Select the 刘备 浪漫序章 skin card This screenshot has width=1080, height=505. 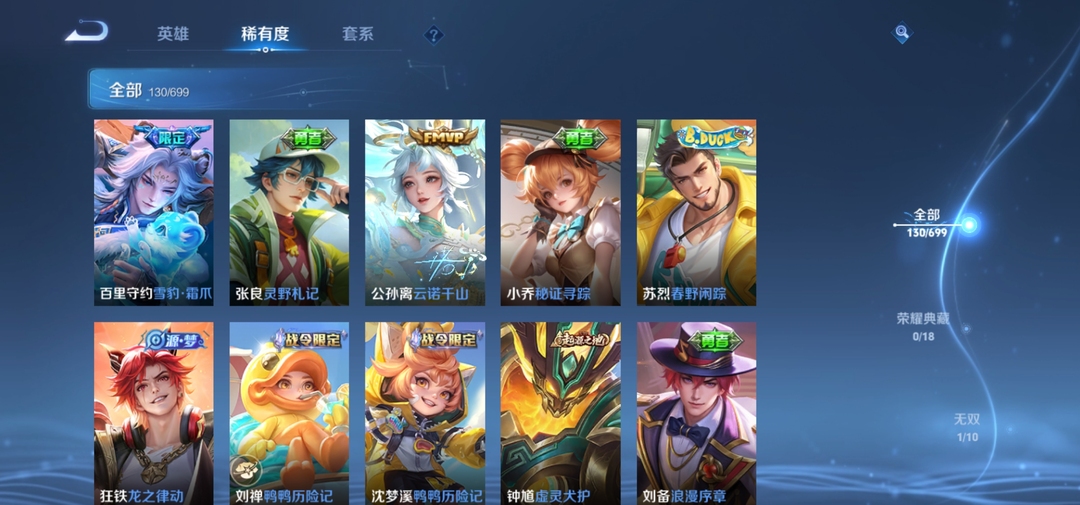click(x=696, y=412)
